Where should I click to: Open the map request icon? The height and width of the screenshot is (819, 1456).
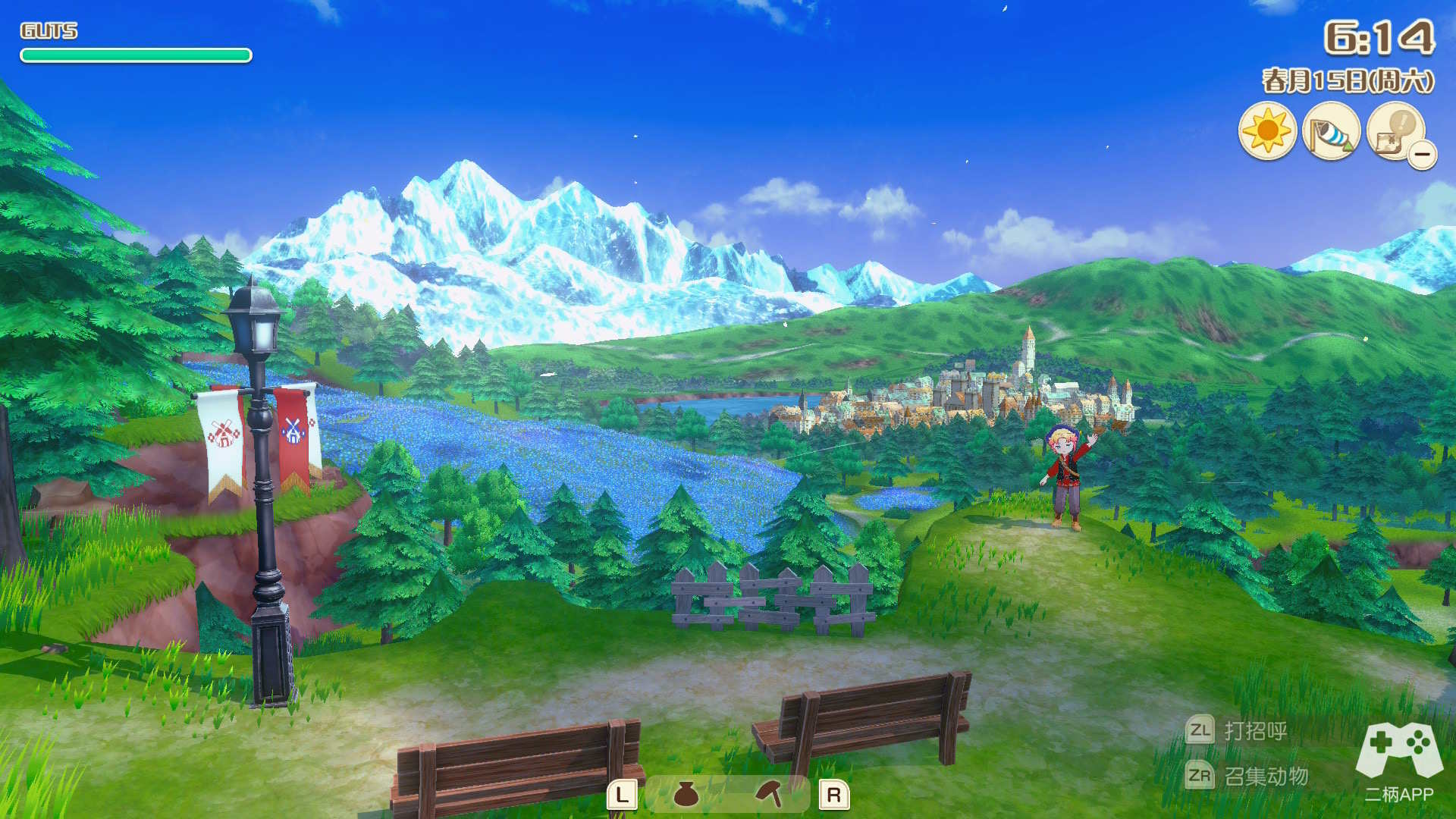pos(1394,130)
